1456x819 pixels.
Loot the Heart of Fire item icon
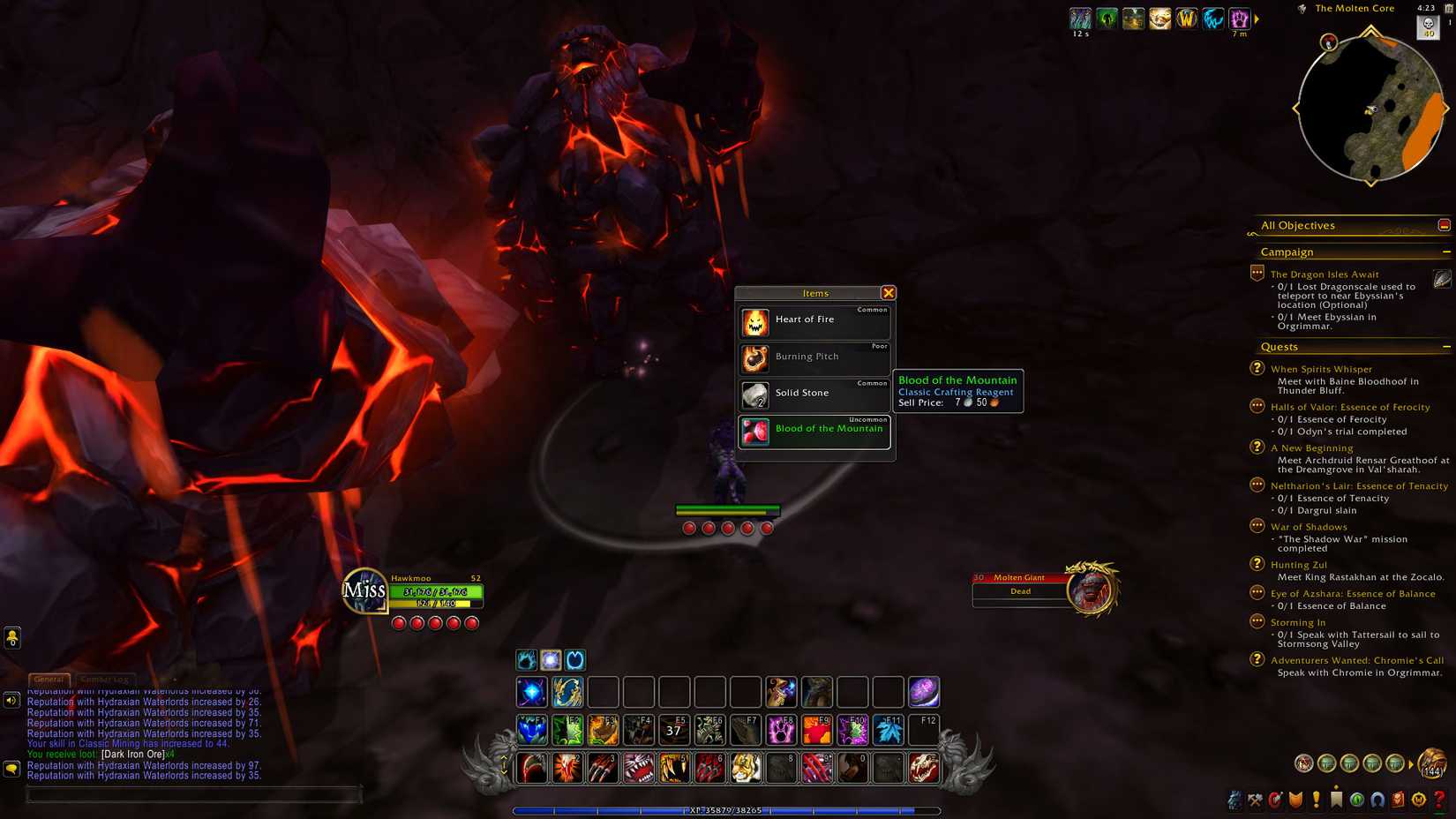pos(754,322)
